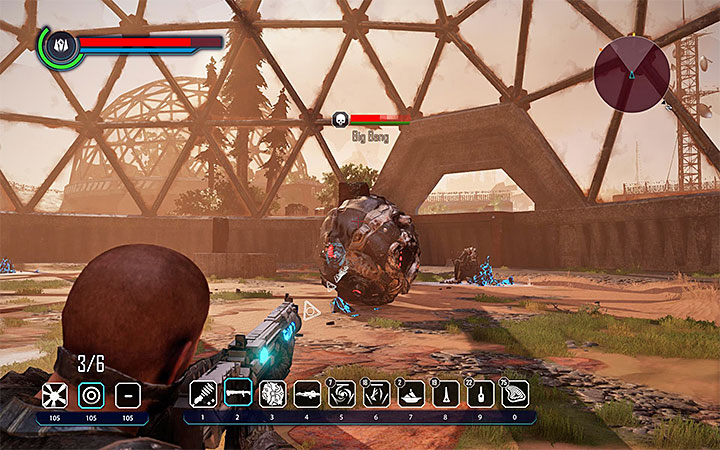Use the meat item in slot 0

coord(516,394)
